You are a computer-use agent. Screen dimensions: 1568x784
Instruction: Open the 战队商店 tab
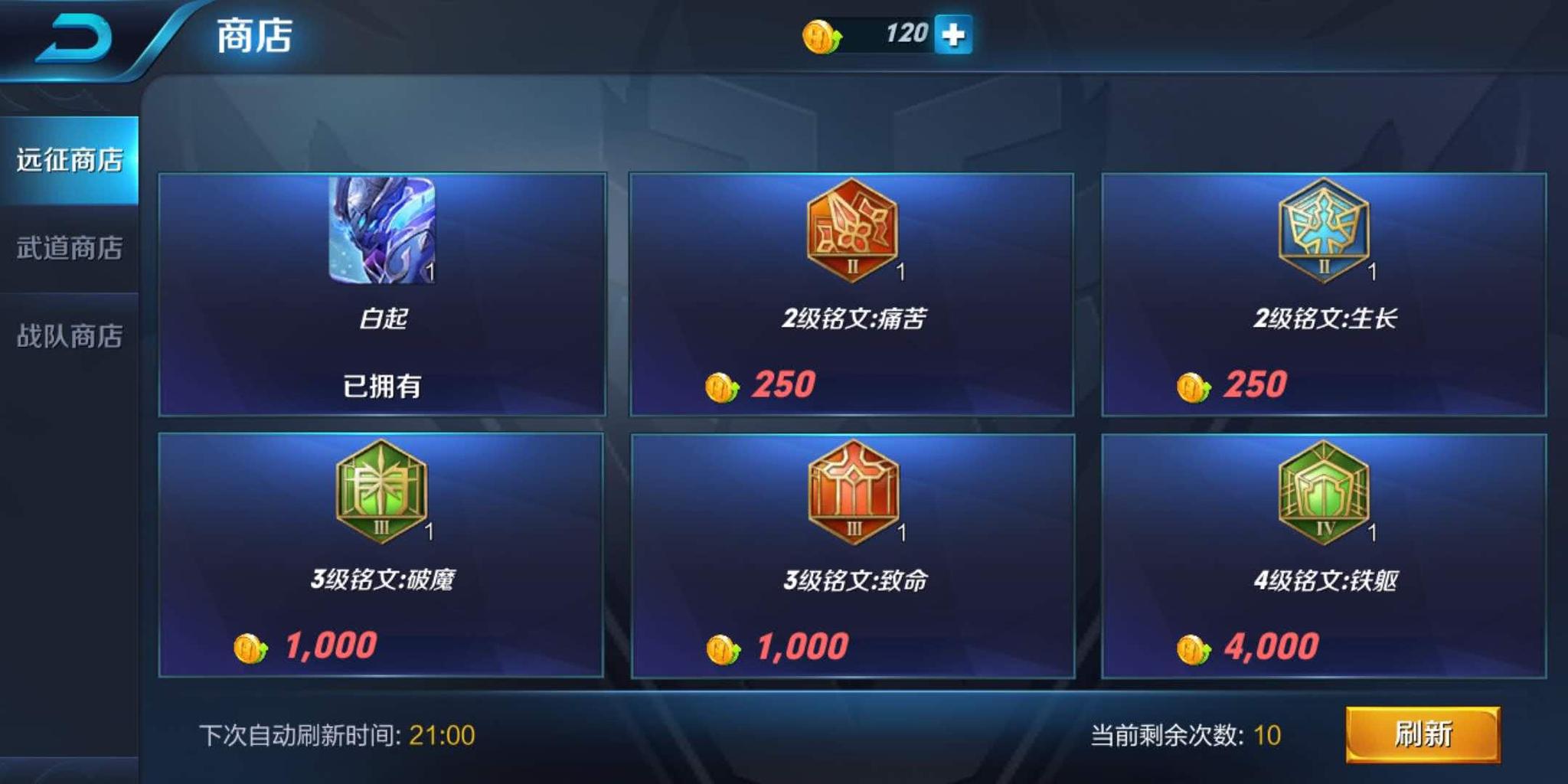[69, 332]
